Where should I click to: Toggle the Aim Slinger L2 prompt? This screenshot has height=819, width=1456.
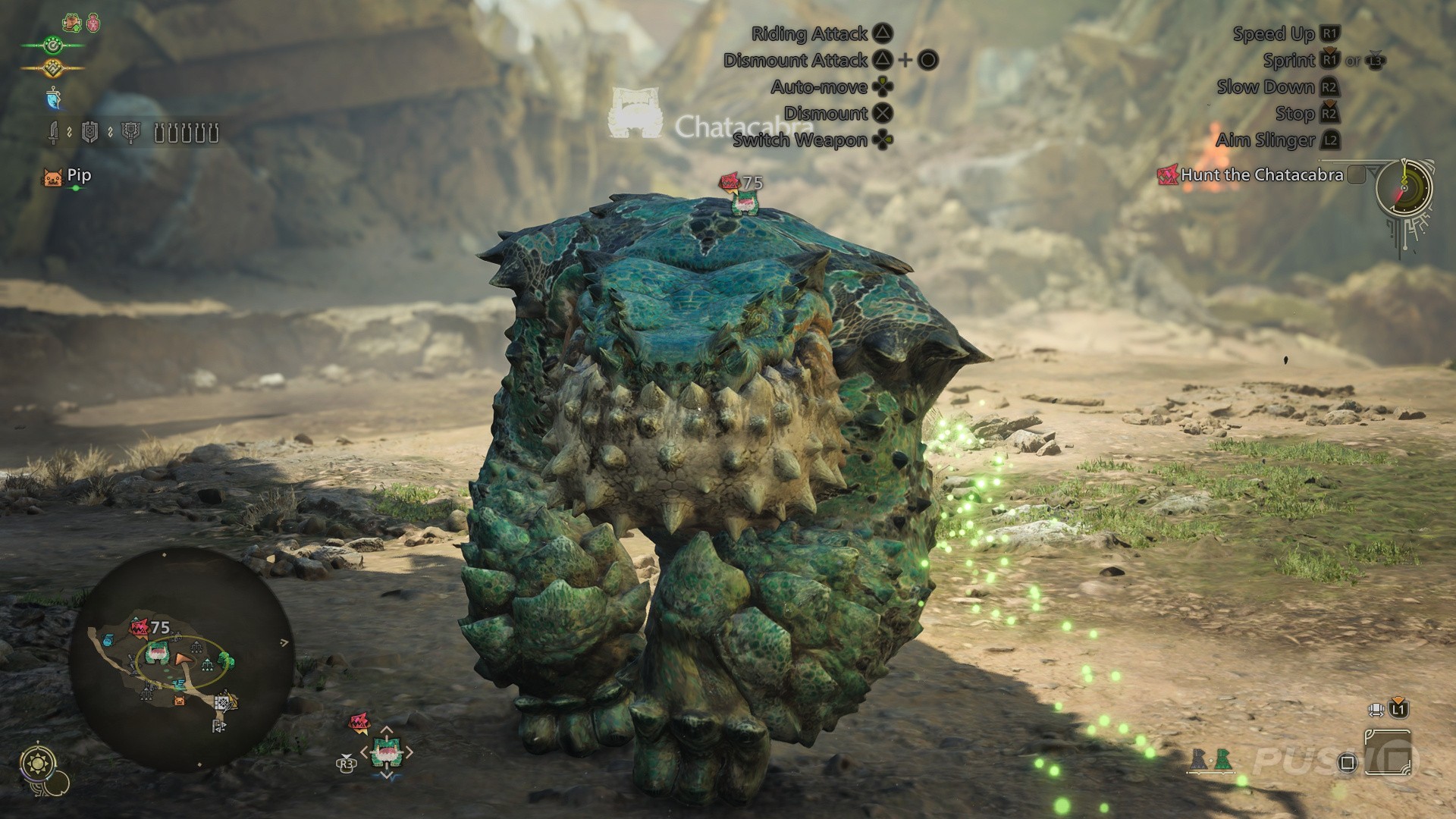(x=1332, y=140)
